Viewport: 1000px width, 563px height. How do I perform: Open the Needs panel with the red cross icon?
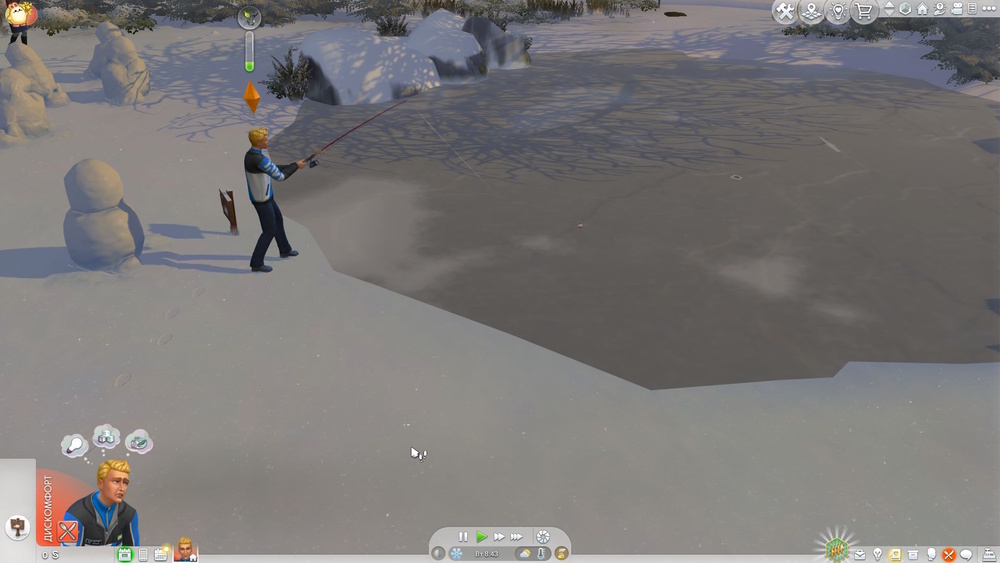(x=949, y=554)
